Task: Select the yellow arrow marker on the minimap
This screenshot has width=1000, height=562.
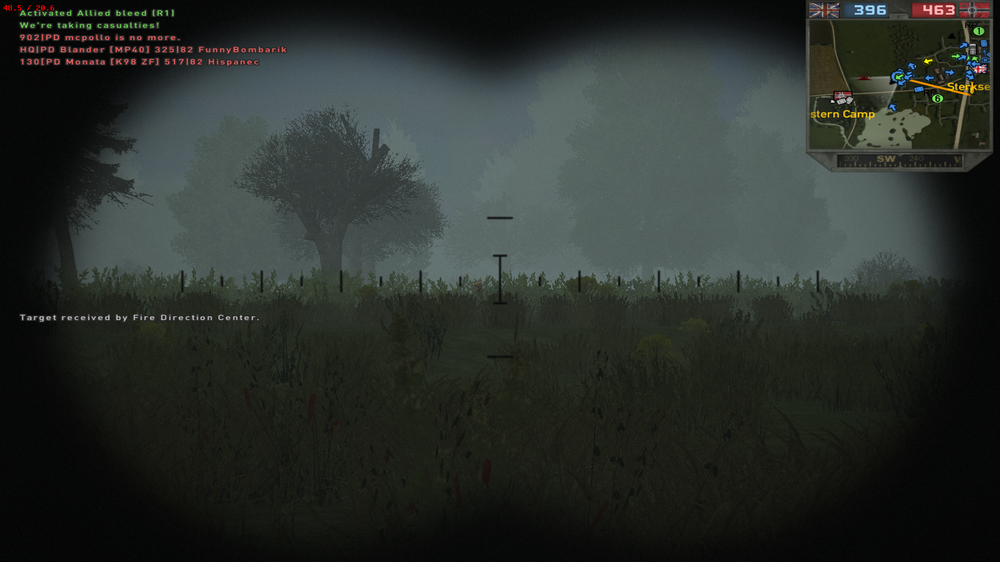Action: tap(927, 60)
